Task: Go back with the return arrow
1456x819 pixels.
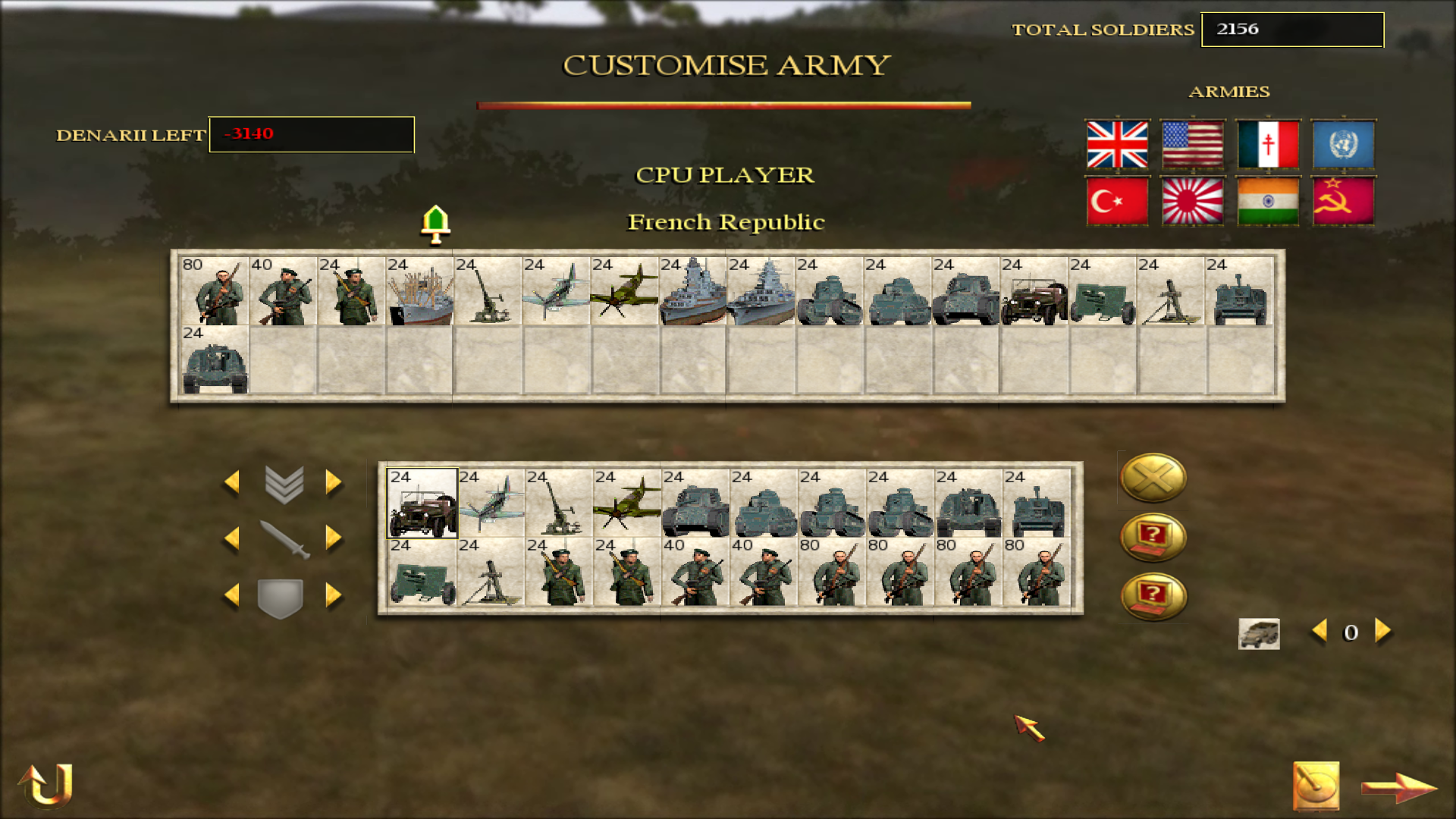Action: click(45, 784)
